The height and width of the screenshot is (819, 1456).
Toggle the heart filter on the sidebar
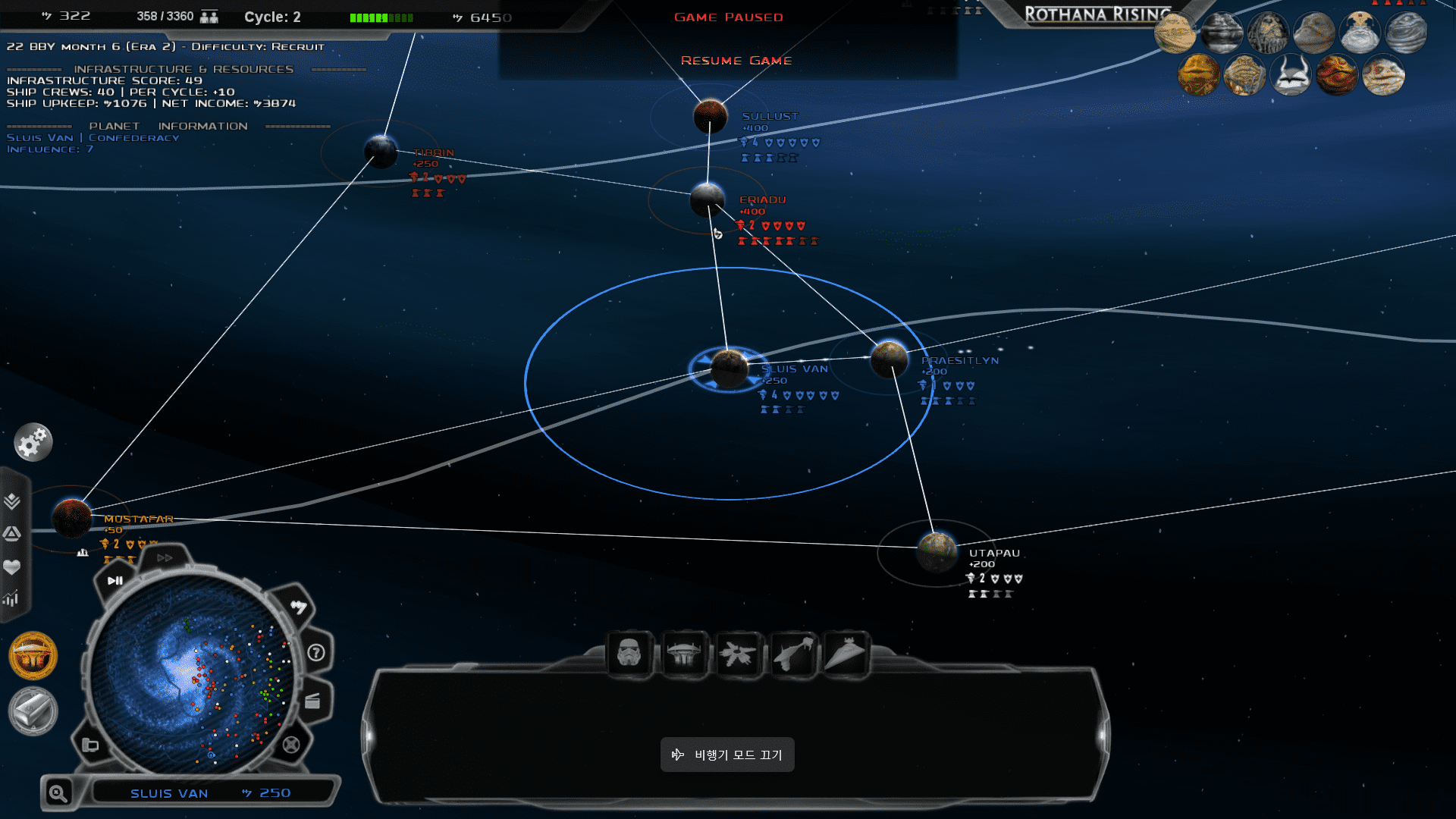pos(12,566)
